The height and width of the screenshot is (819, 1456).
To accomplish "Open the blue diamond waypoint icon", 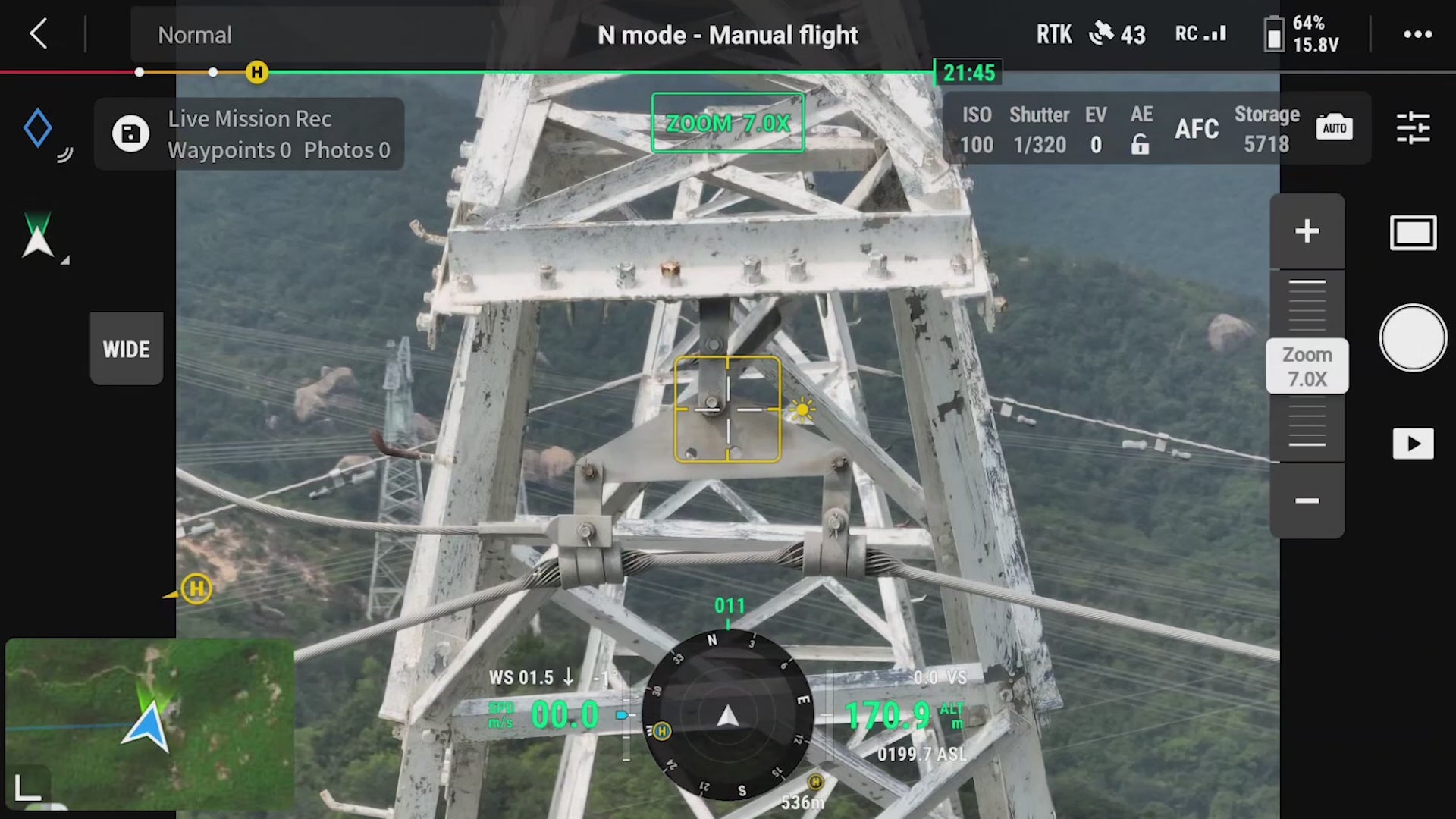I will pyautogui.click(x=38, y=127).
